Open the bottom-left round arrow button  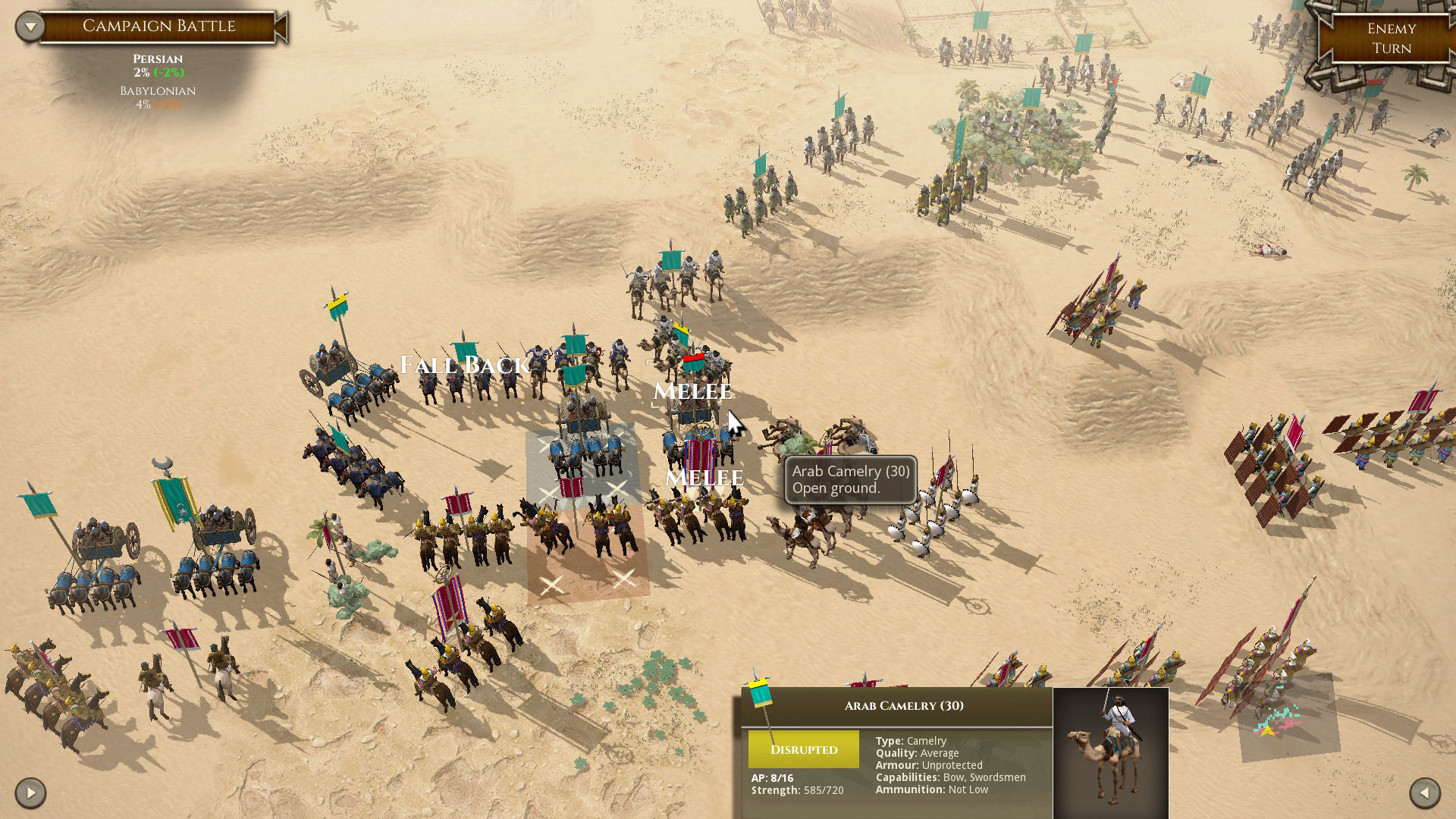[30, 793]
